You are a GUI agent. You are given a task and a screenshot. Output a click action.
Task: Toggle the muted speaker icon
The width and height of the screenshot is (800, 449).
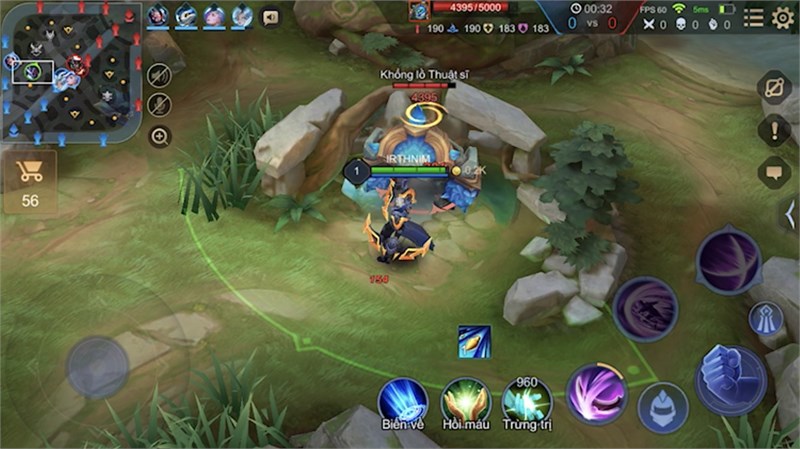pos(159,76)
